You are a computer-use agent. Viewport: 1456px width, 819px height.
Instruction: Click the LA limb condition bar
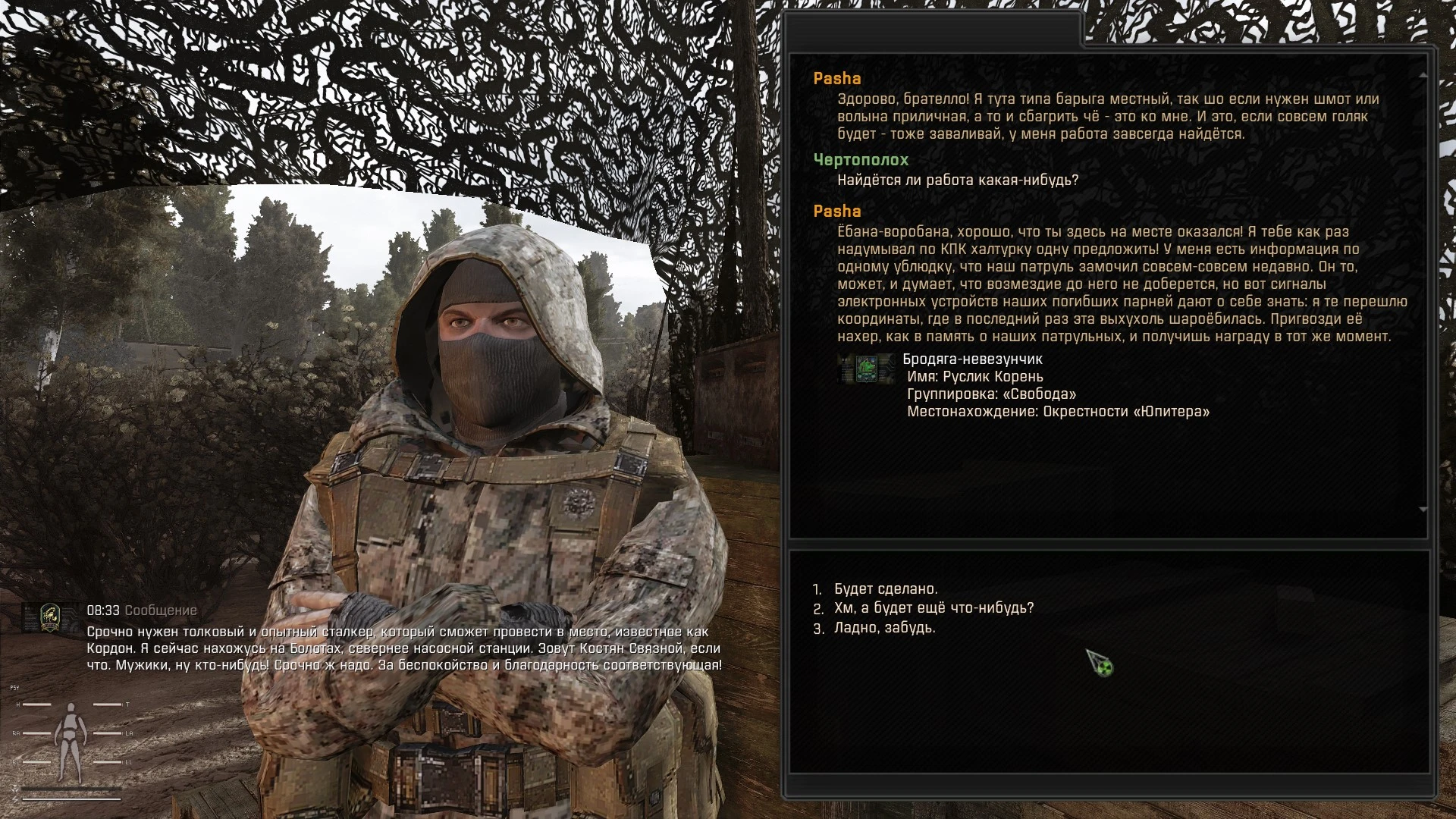tap(108, 733)
